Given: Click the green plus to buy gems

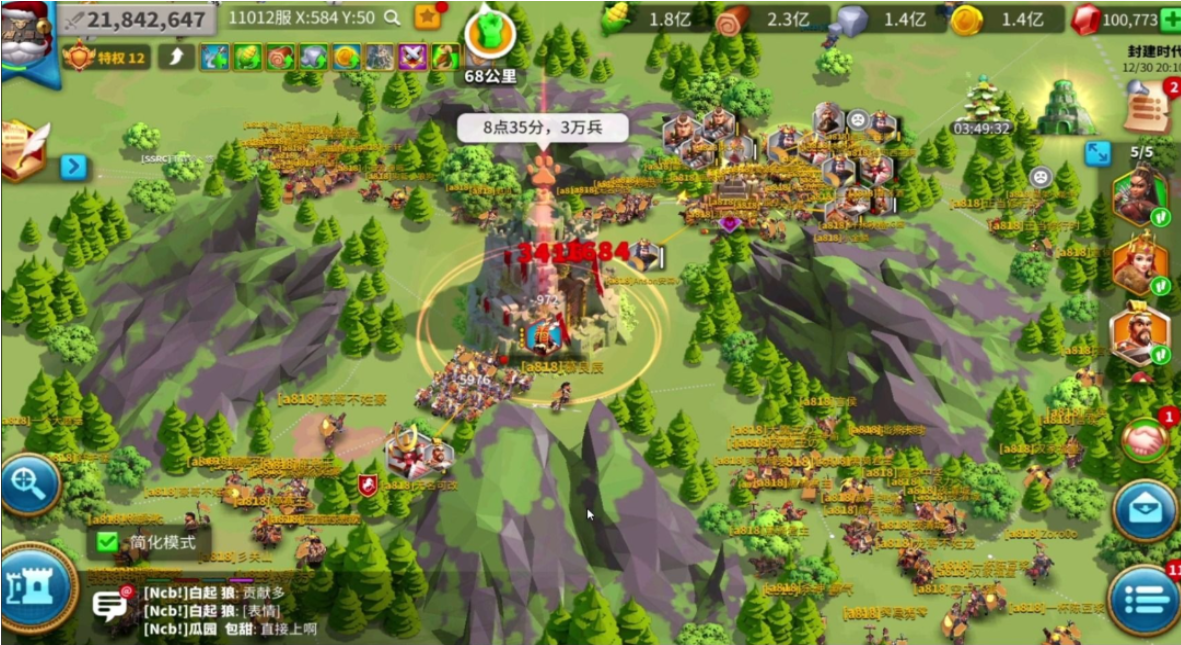Looking at the screenshot, I should coord(1169,19).
